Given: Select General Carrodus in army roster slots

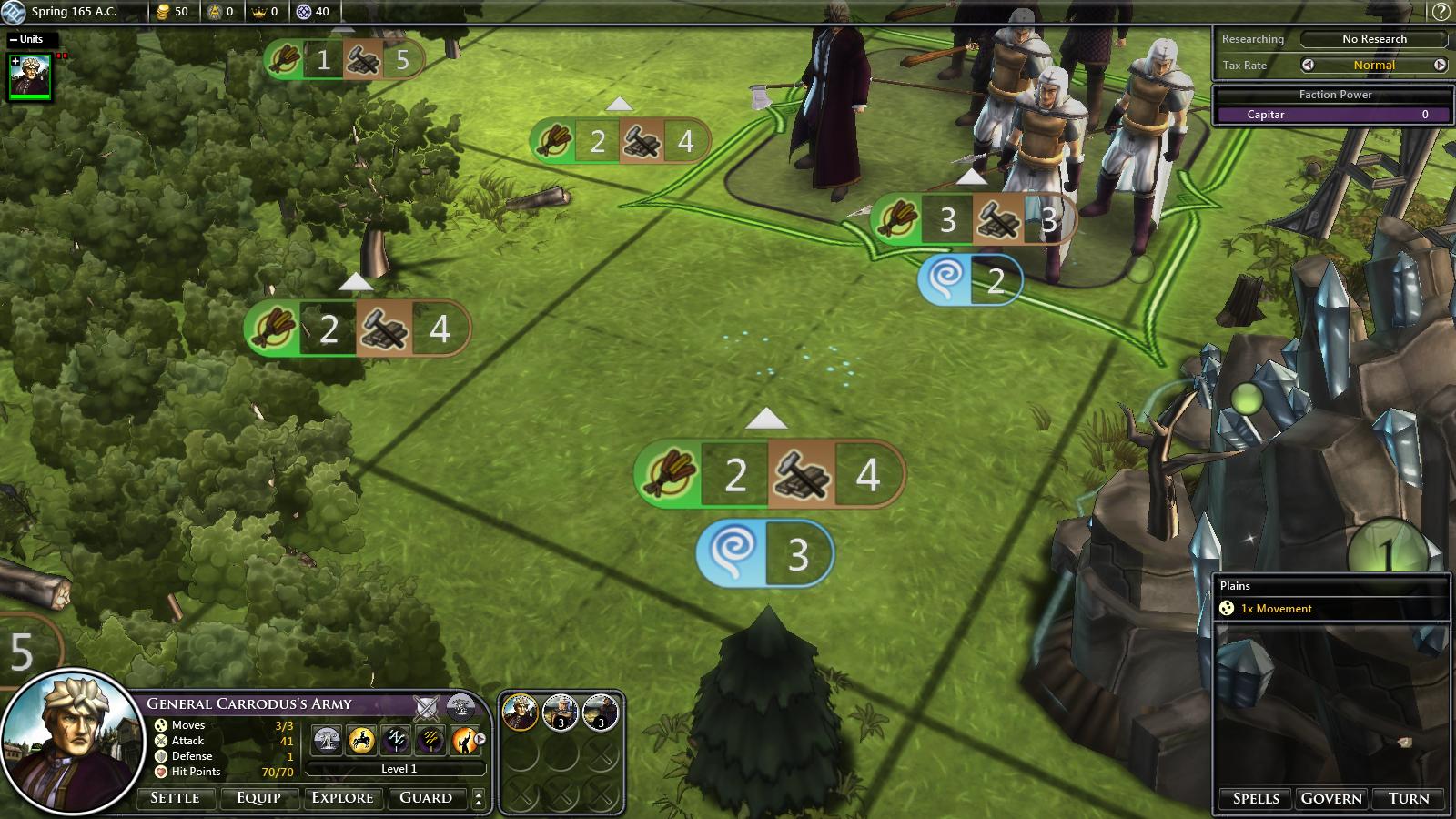Looking at the screenshot, I should (x=521, y=713).
